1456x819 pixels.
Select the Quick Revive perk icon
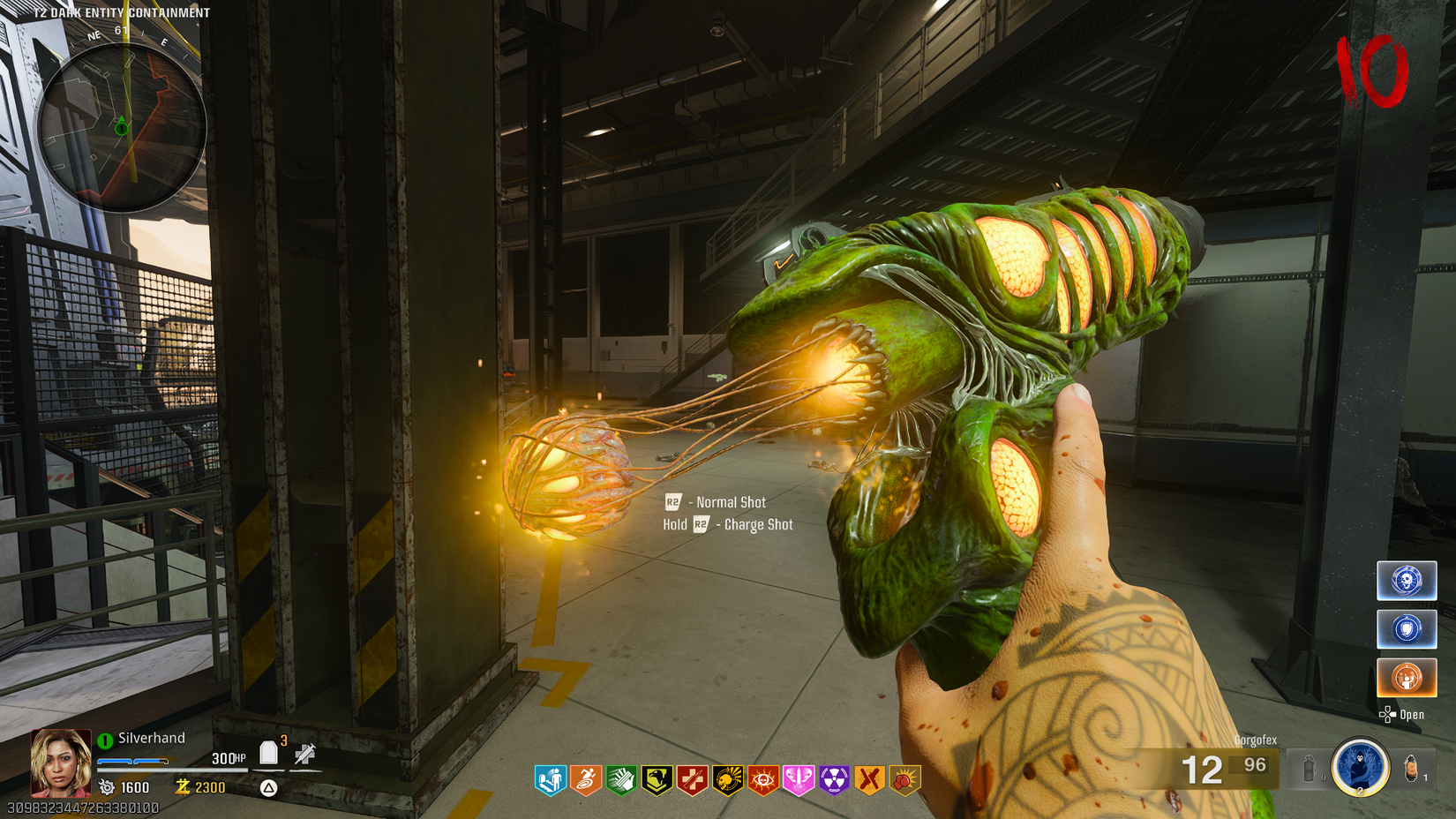click(550, 779)
